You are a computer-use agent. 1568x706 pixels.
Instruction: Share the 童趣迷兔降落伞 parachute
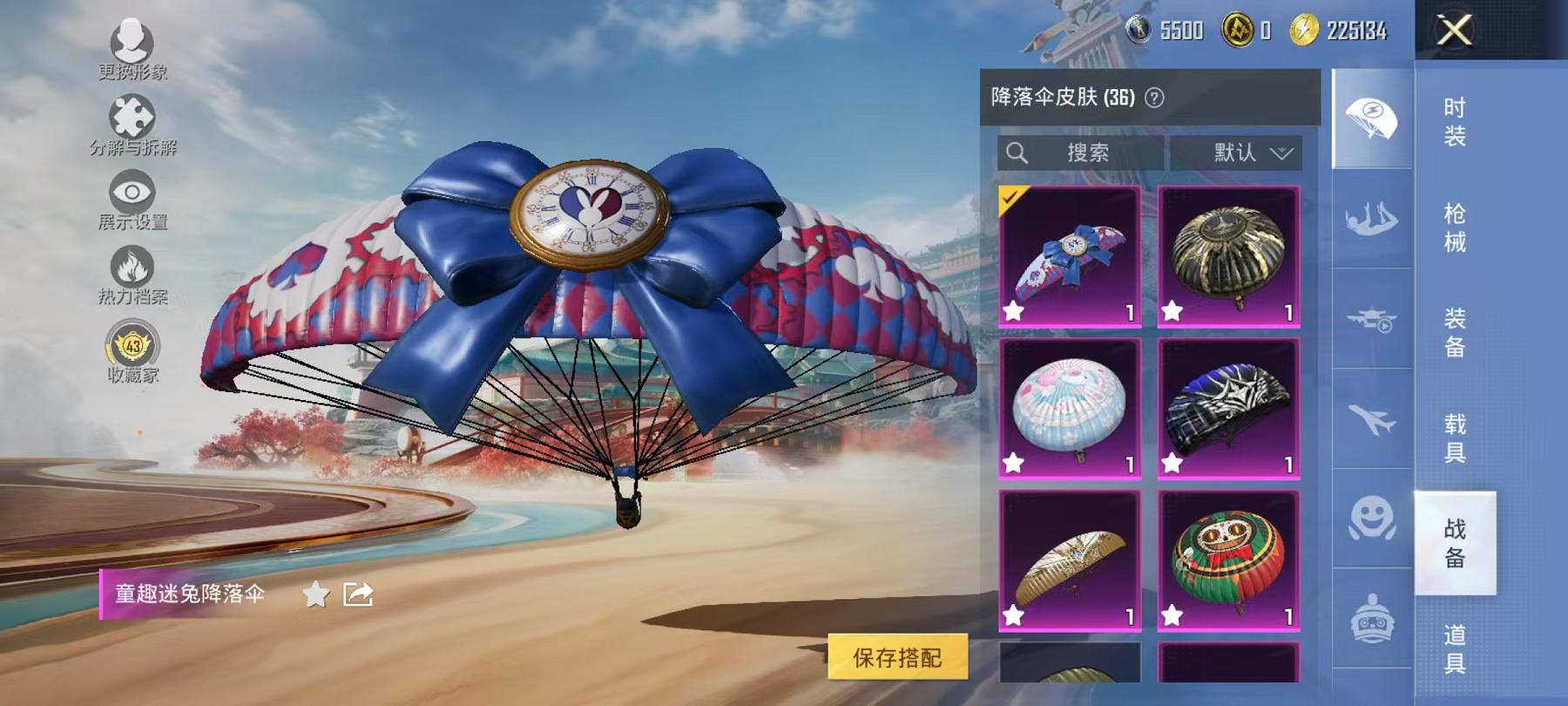(358, 594)
